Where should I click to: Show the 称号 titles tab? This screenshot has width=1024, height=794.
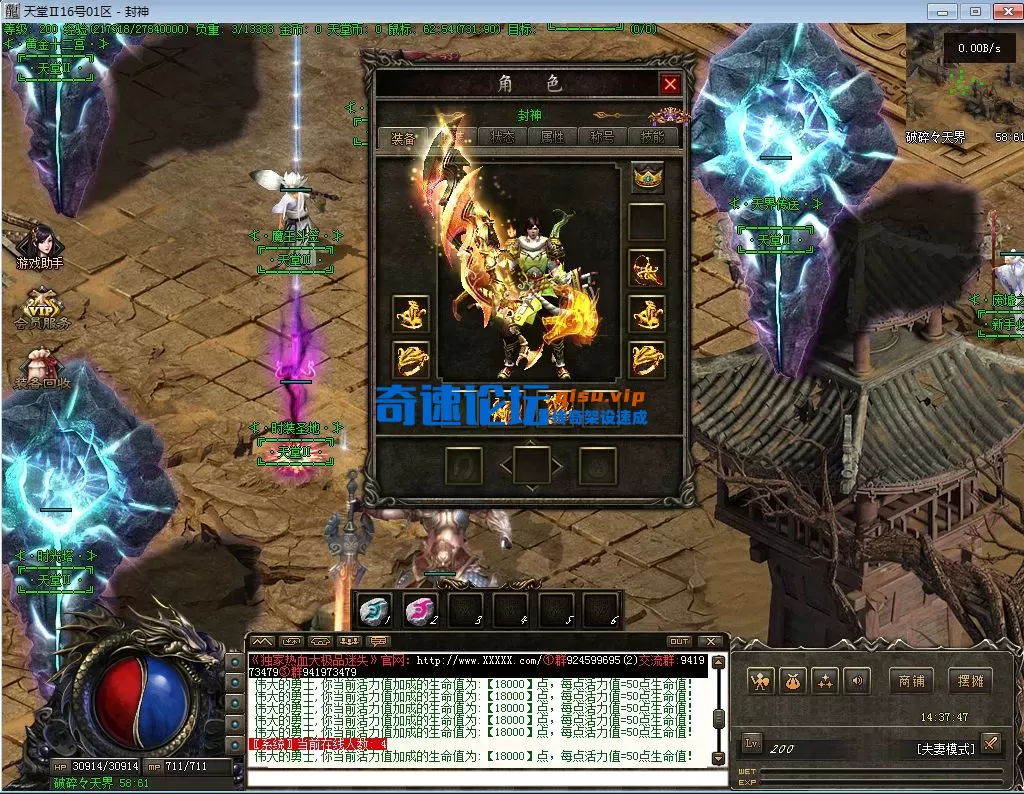point(603,137)
